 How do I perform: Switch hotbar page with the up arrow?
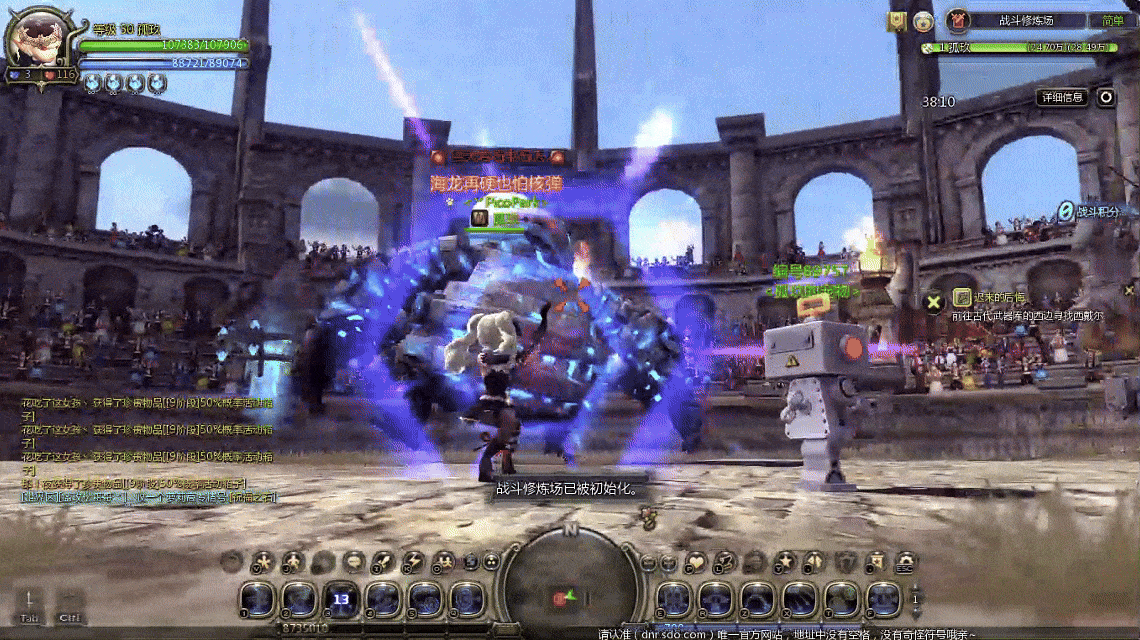[x=915, y=587]
